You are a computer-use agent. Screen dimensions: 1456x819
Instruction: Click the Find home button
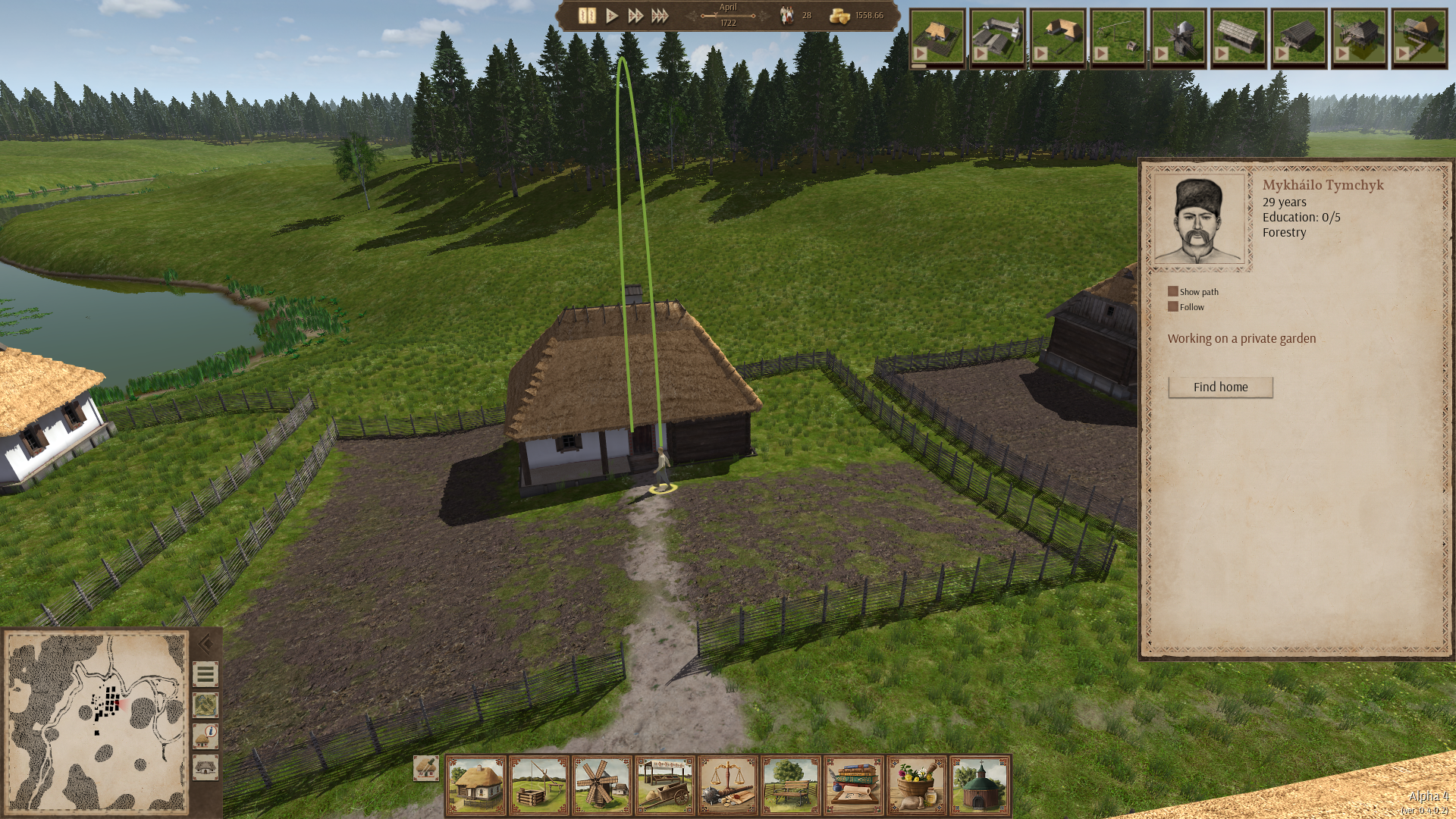coord(1220,388)
